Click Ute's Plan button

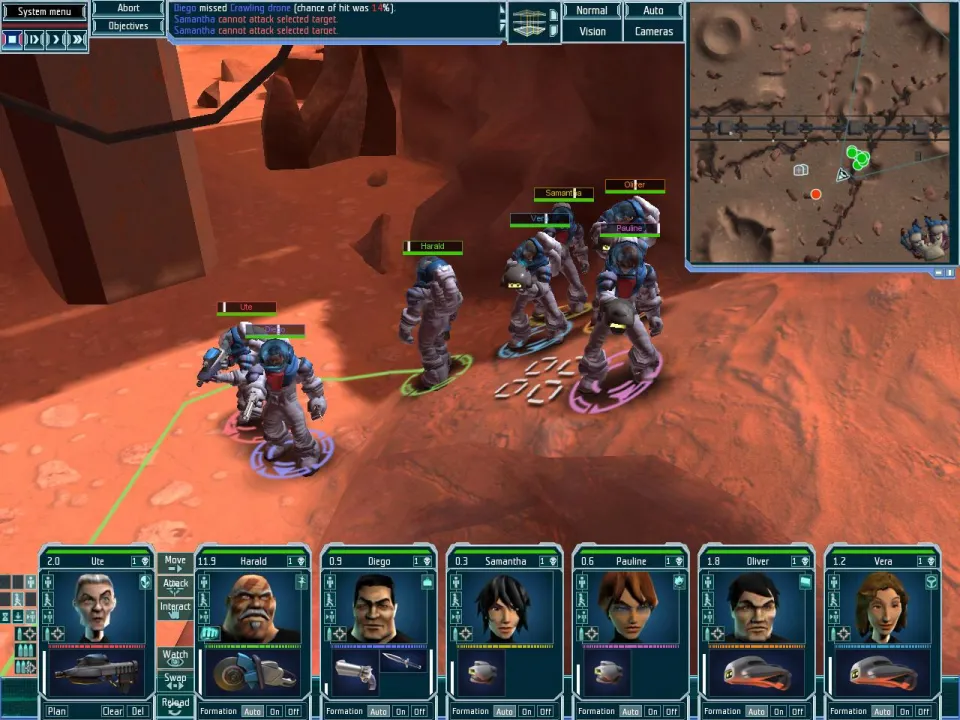point(57,711)
